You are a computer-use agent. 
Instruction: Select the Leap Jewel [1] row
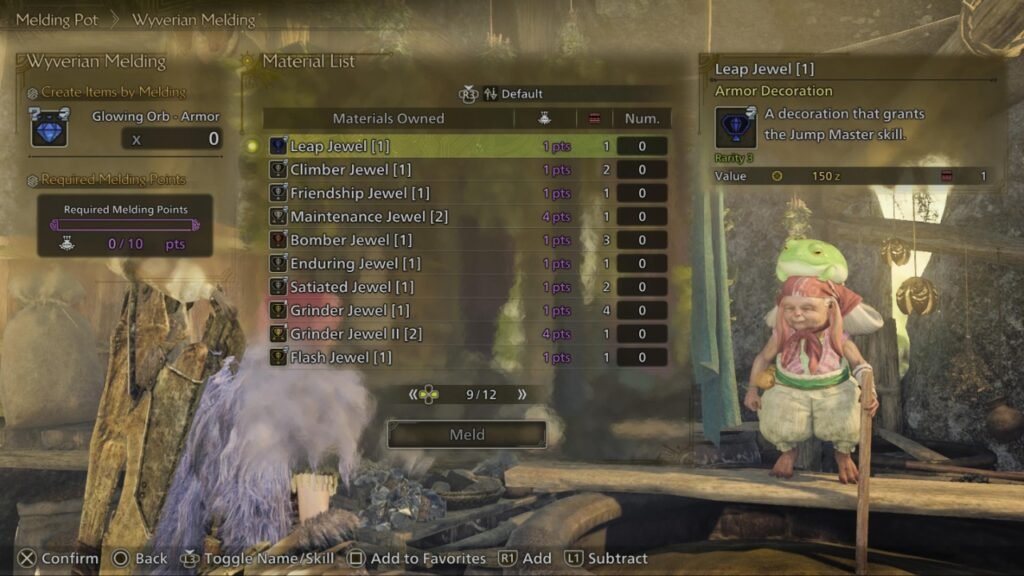pos(340,146)
